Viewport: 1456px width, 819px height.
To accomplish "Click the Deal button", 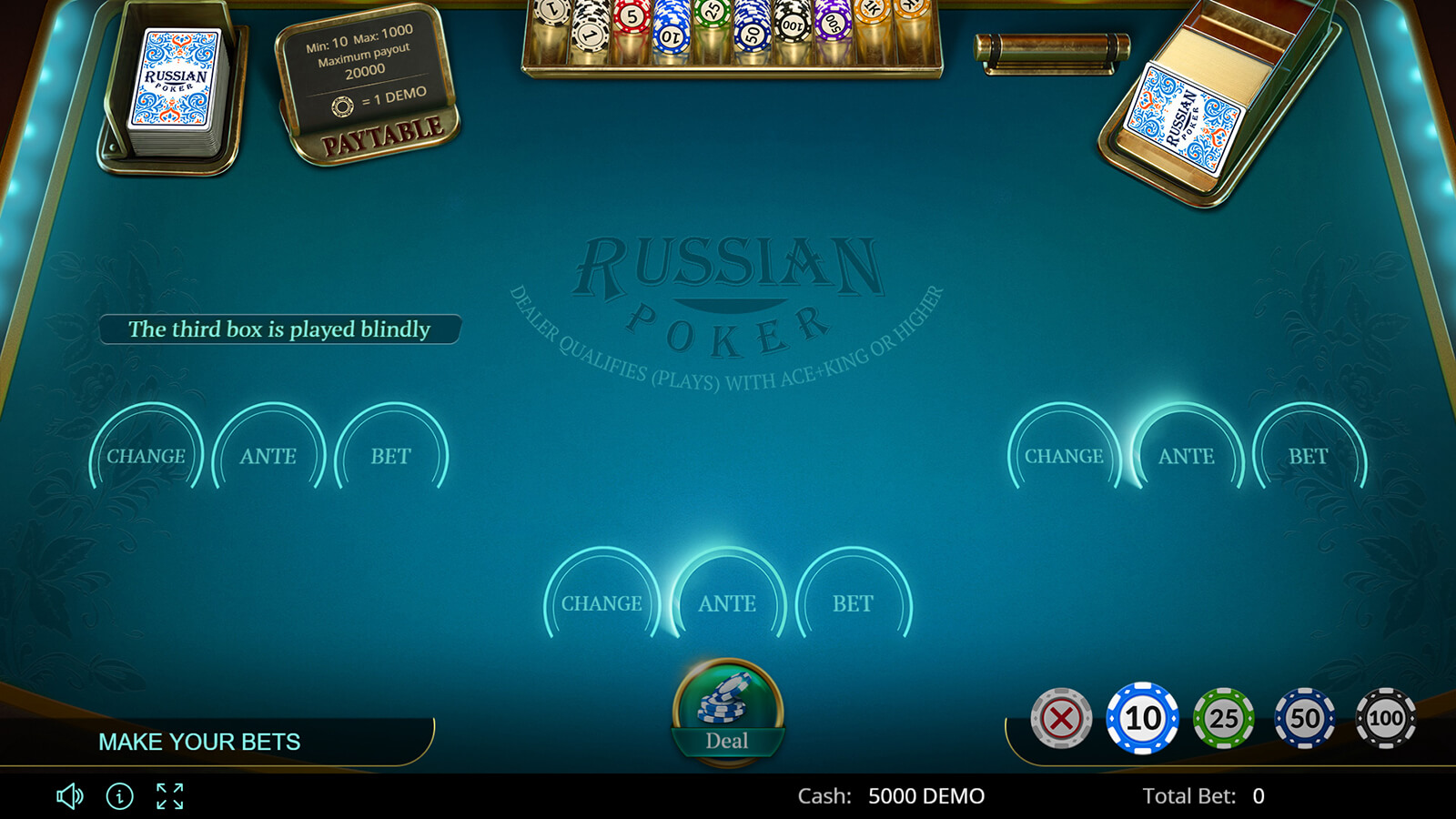I will pyautogui.click(x=727, y=713).
